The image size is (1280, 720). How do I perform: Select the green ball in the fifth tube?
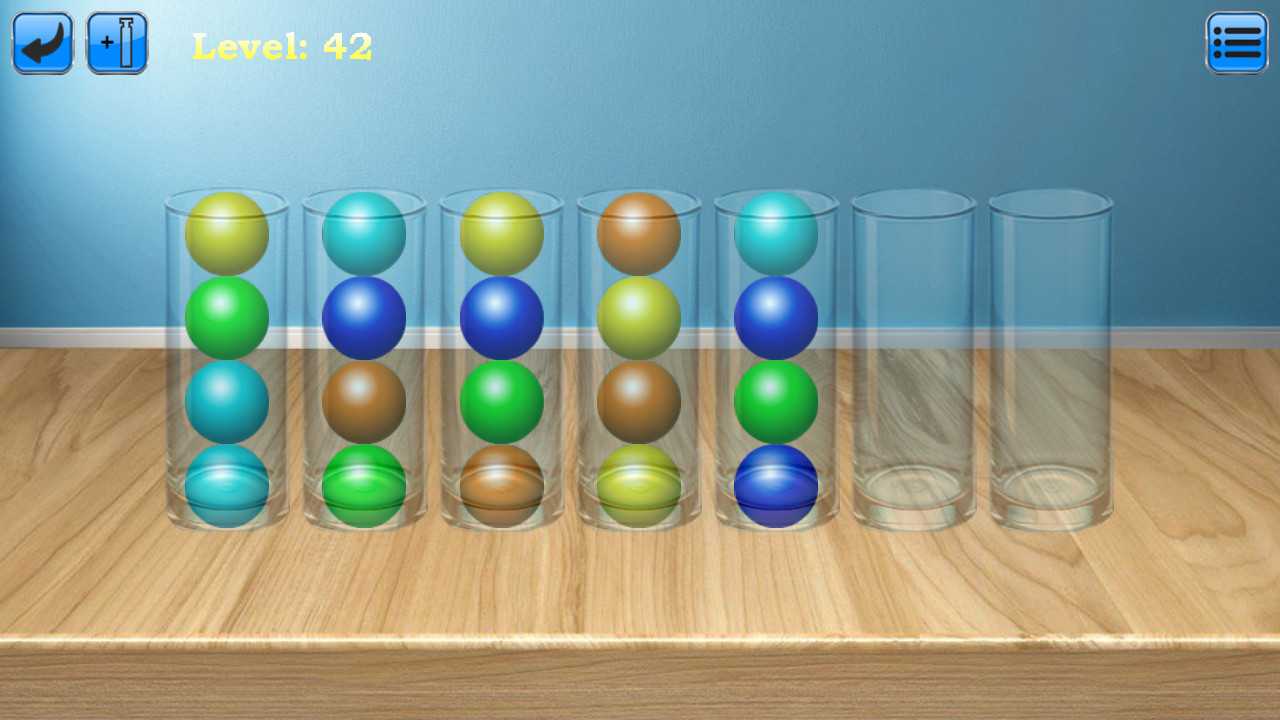(x=778, y=398)
